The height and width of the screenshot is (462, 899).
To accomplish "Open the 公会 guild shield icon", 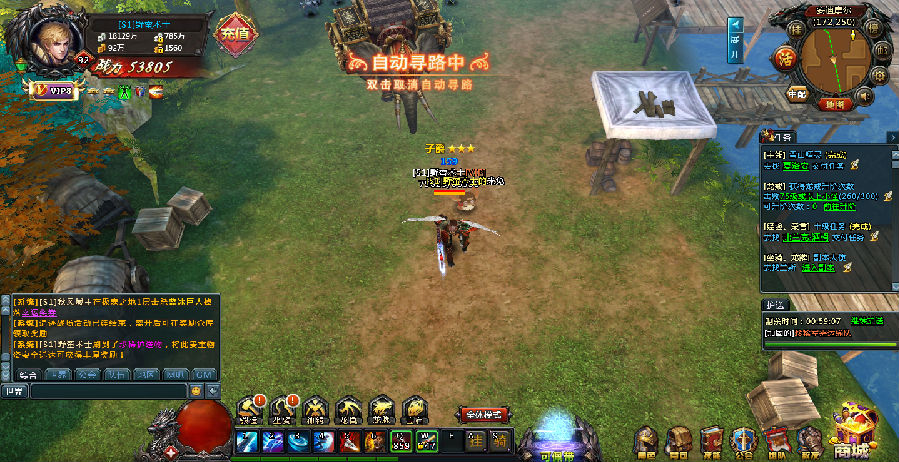I will [x=743, y=440].
